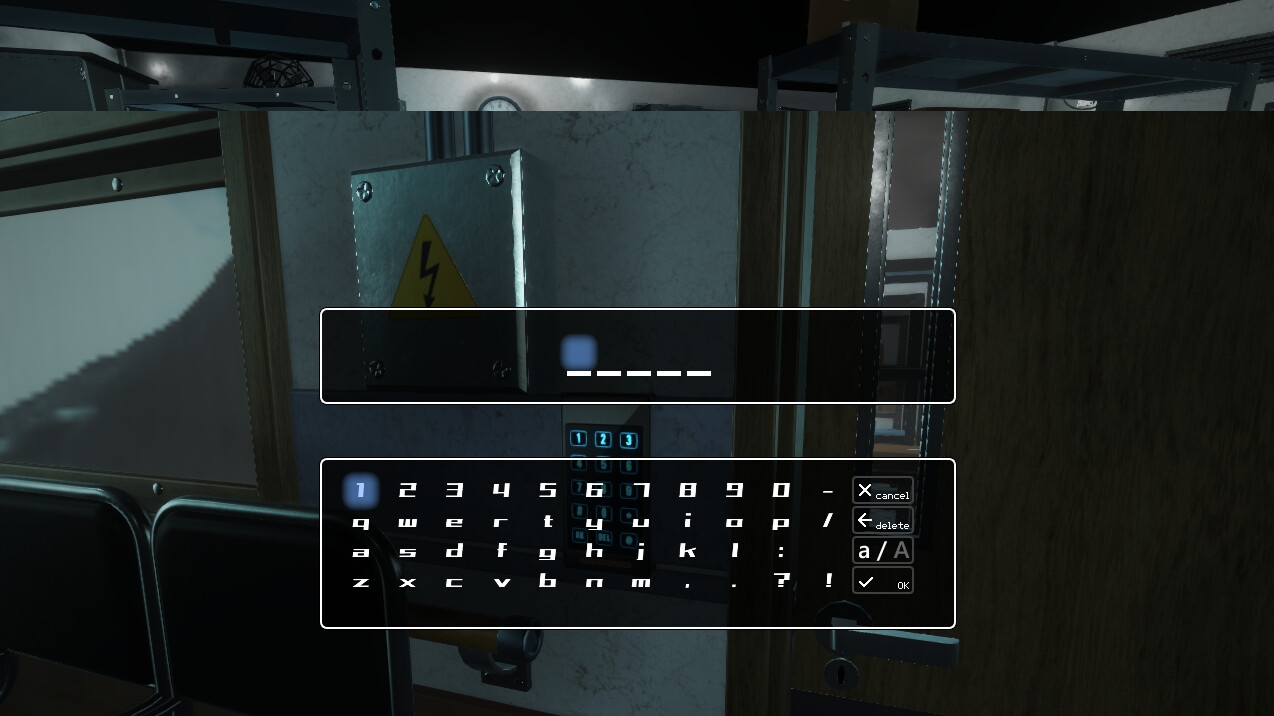Select the letter z key

click(361, 581)
